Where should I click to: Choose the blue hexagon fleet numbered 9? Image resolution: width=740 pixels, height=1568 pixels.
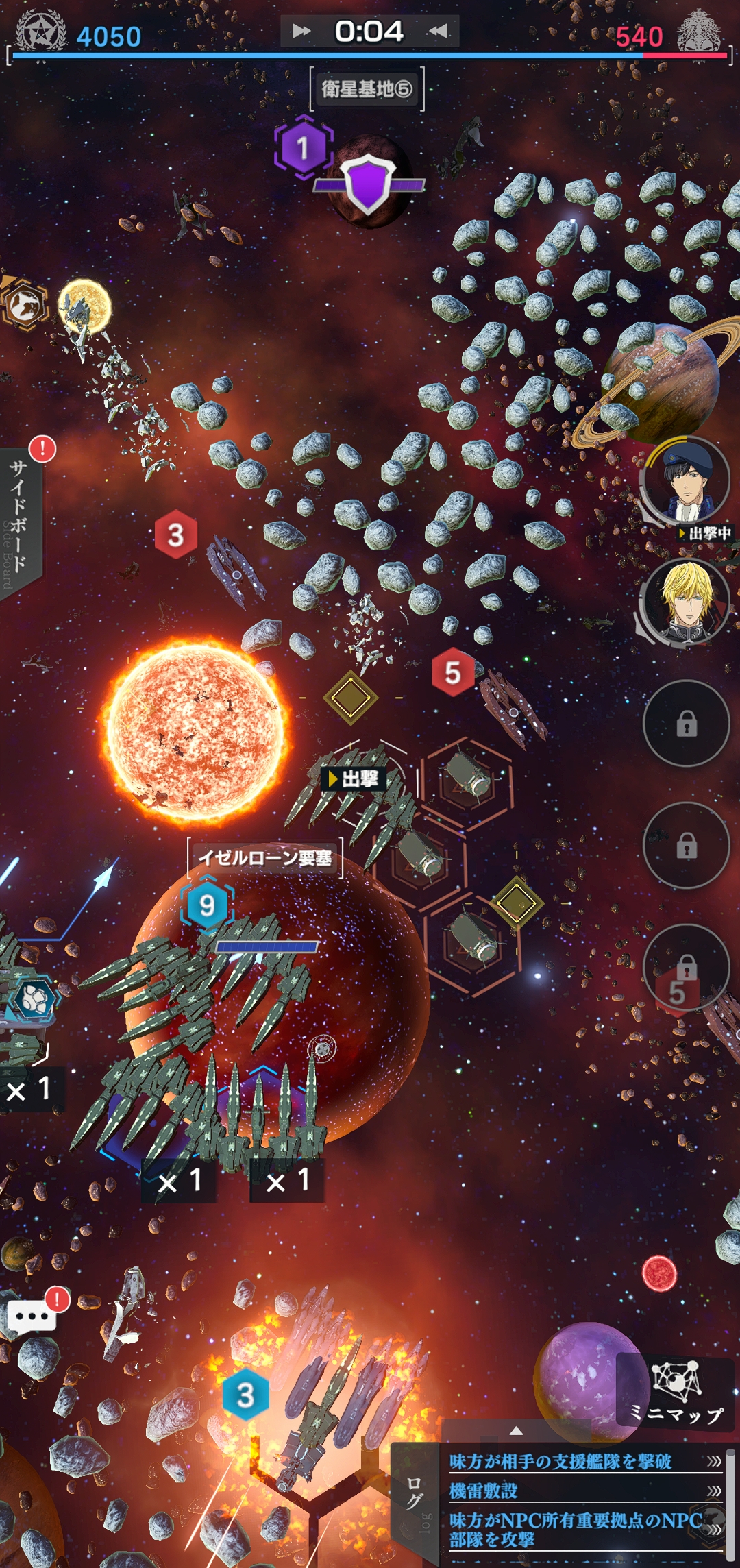tap(207, 905)
